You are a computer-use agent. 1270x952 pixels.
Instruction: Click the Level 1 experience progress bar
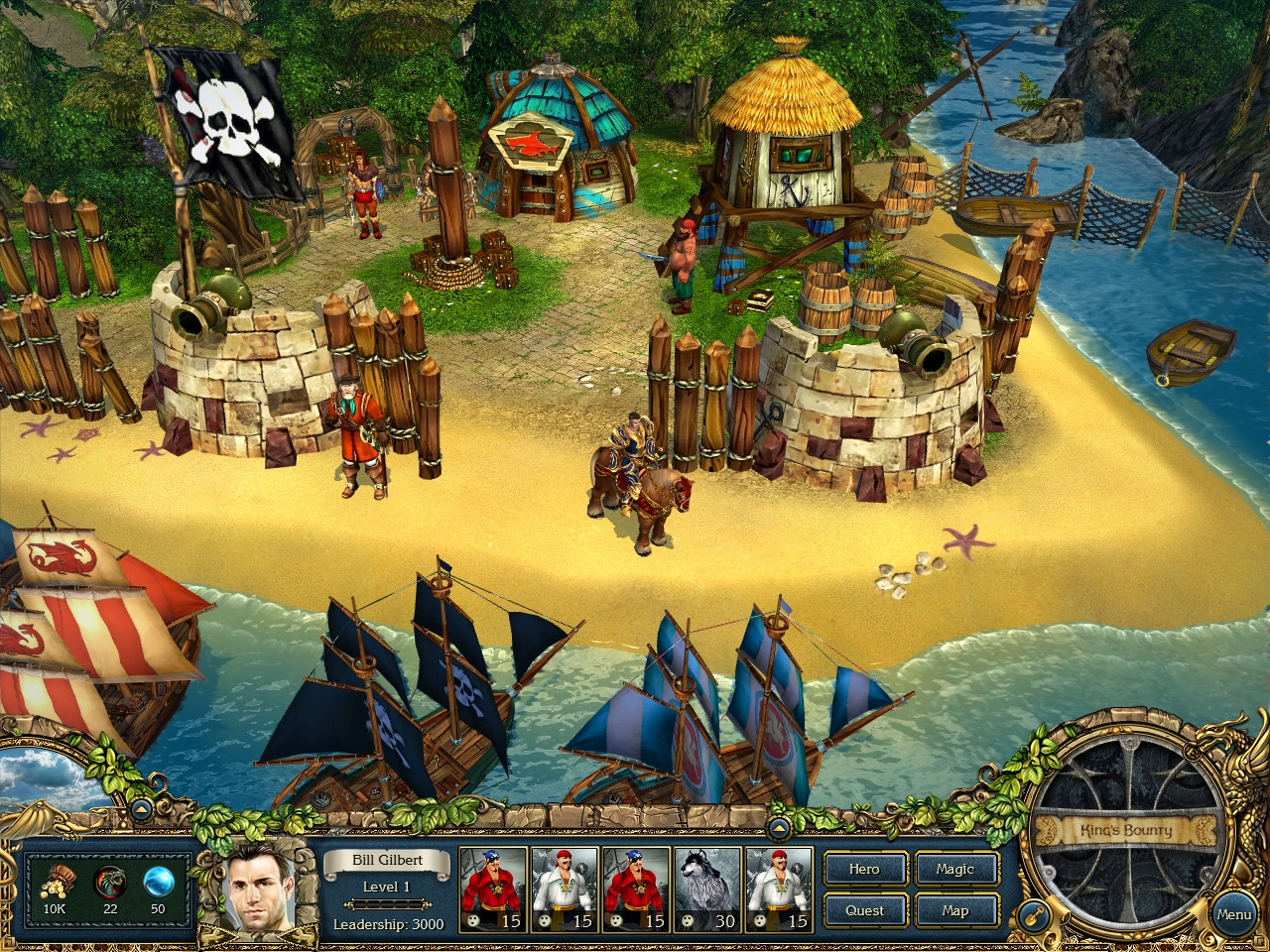(x=385, y=905)
